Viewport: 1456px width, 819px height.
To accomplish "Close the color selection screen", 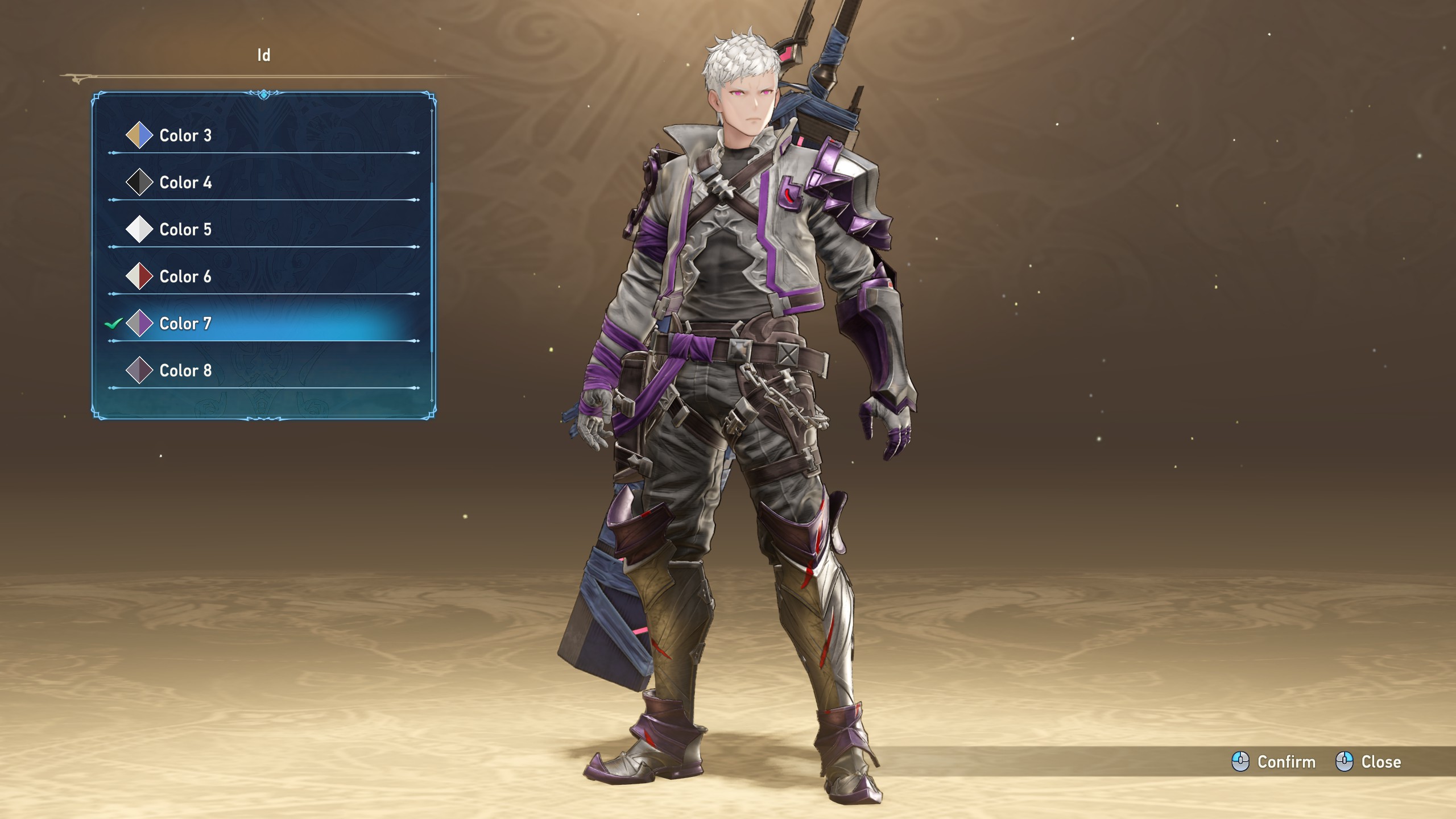I will (x=1368, y=762).
